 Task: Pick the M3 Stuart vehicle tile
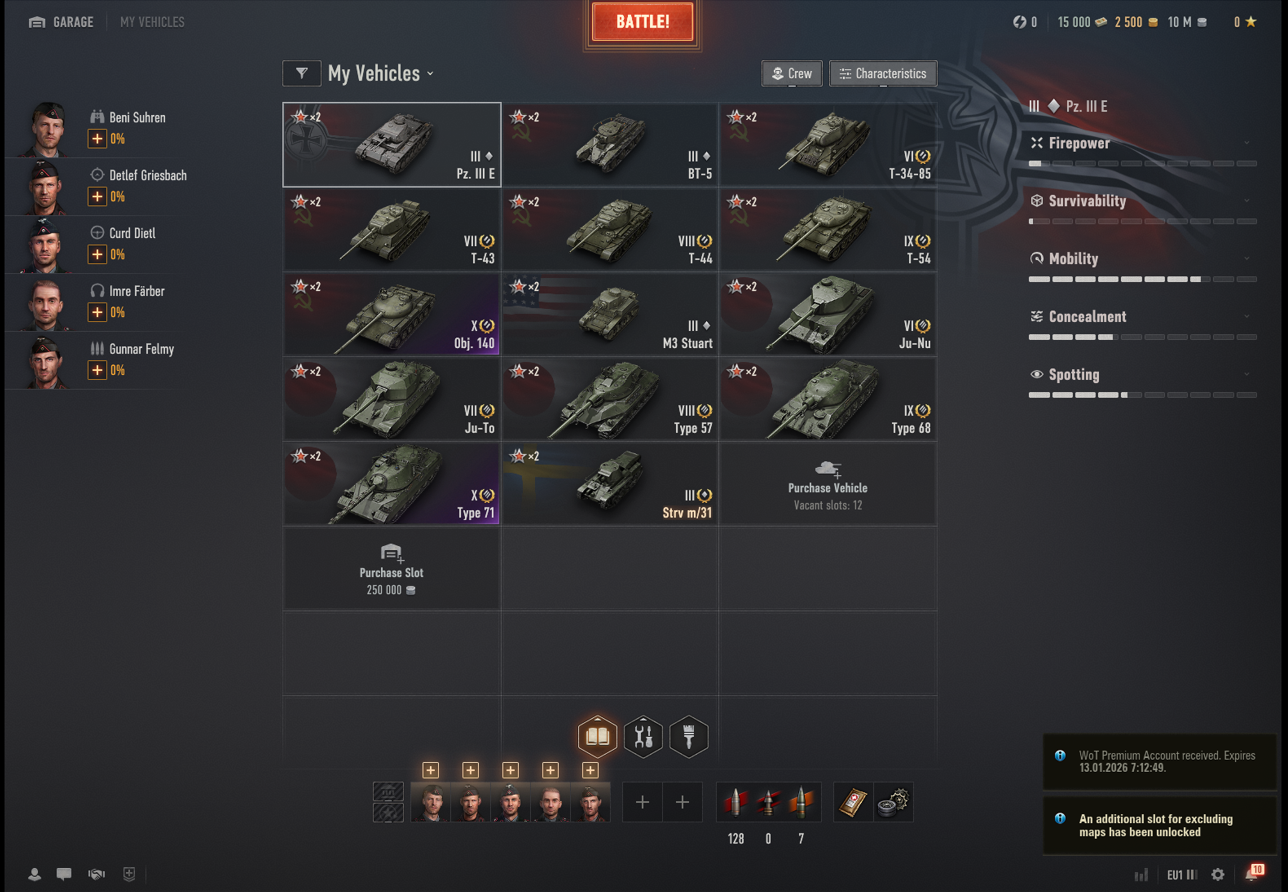[609, 315]
